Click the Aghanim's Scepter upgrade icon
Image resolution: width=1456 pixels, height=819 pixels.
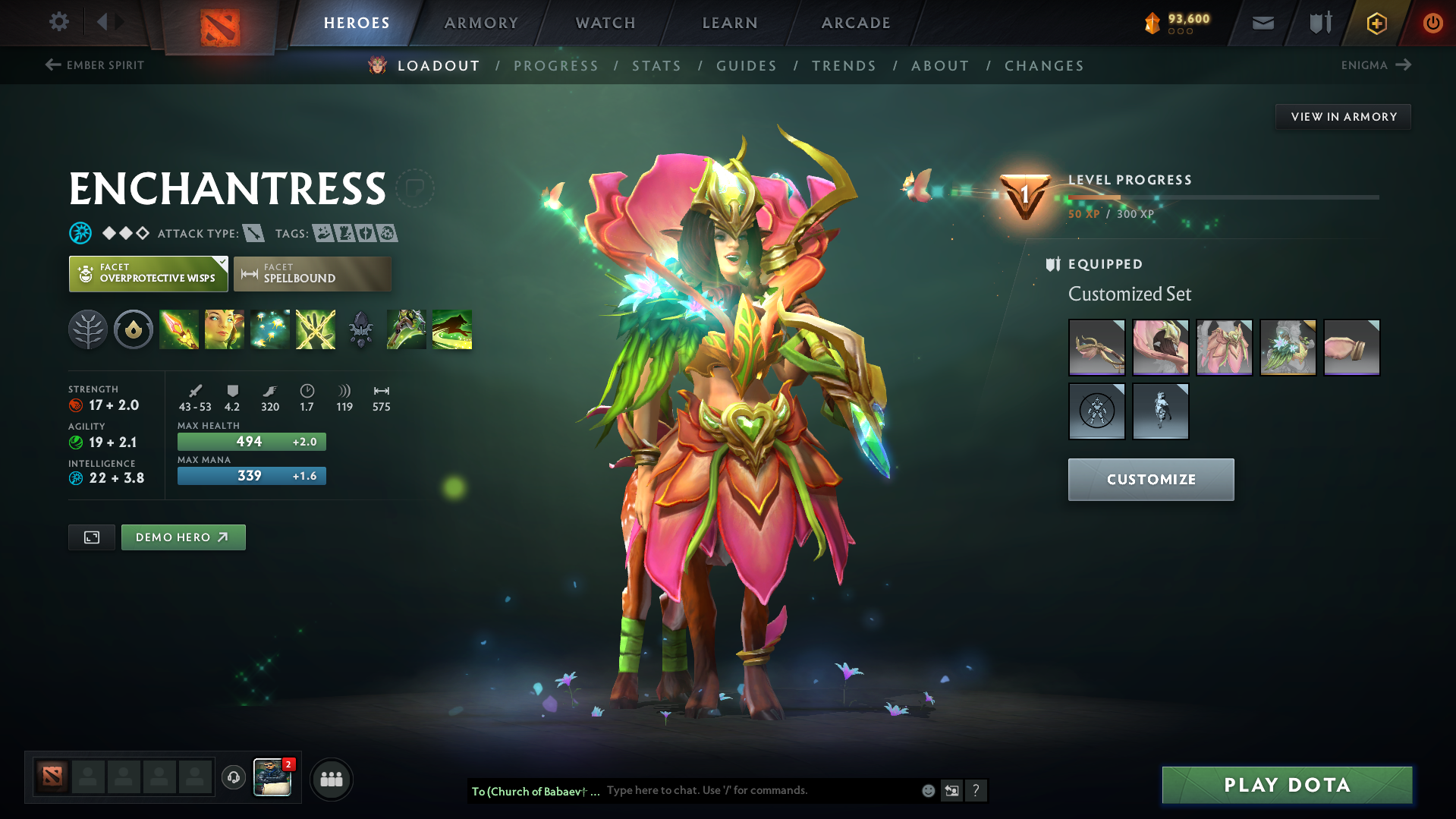point(360,329)
